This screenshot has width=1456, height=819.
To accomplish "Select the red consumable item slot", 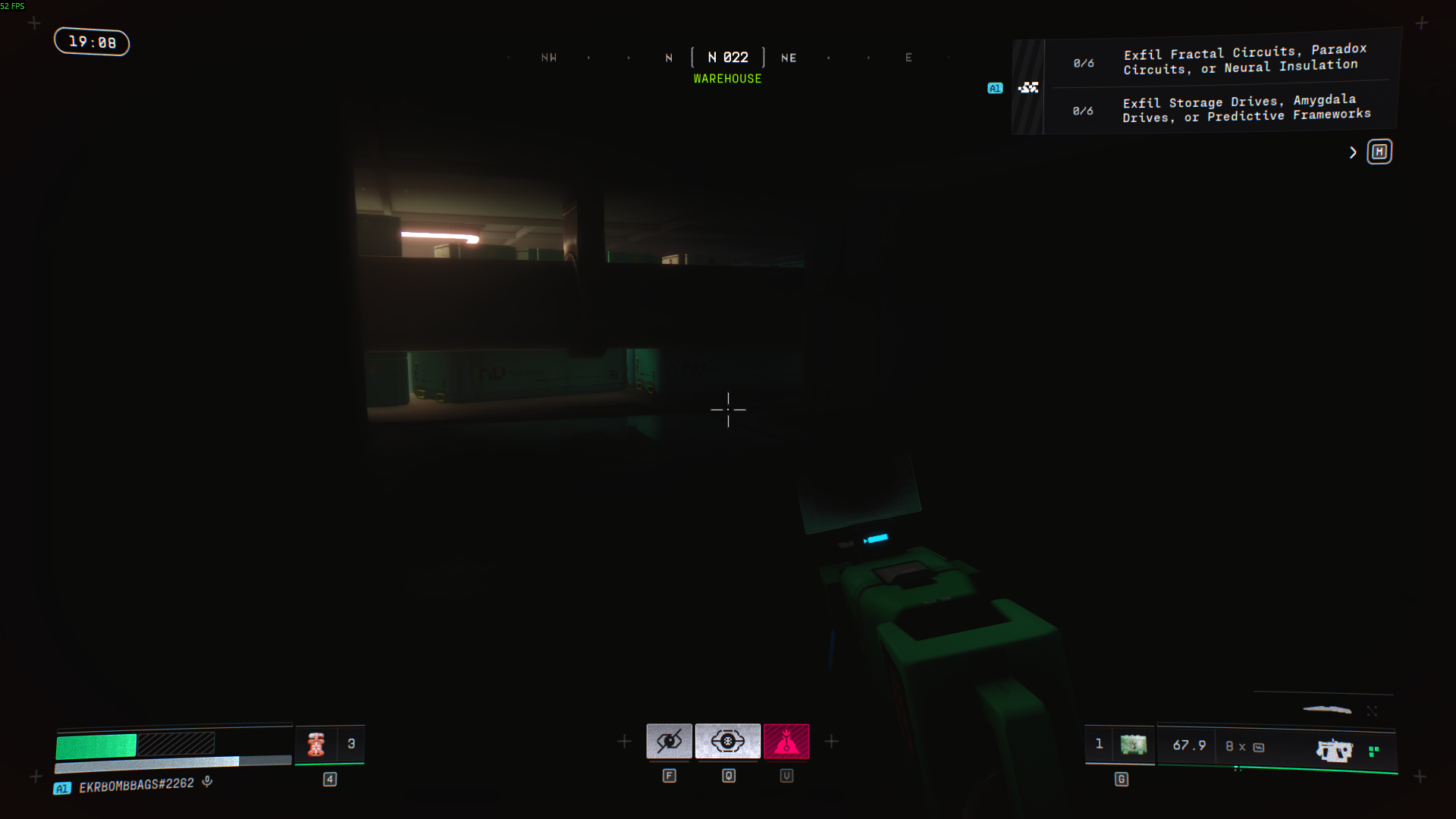I will coord(316,744).
